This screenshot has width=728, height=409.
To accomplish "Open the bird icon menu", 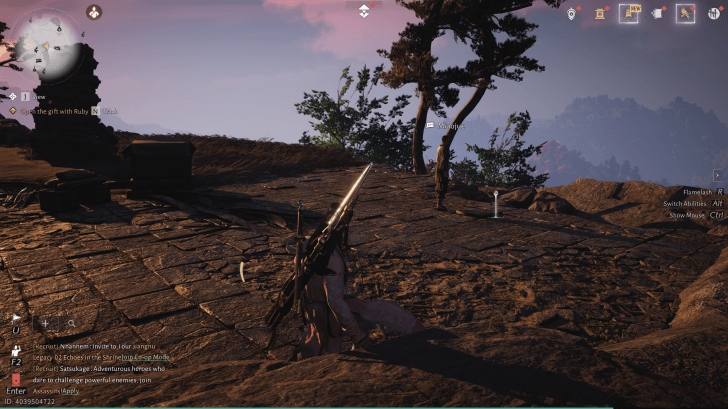I will [685, 13].
